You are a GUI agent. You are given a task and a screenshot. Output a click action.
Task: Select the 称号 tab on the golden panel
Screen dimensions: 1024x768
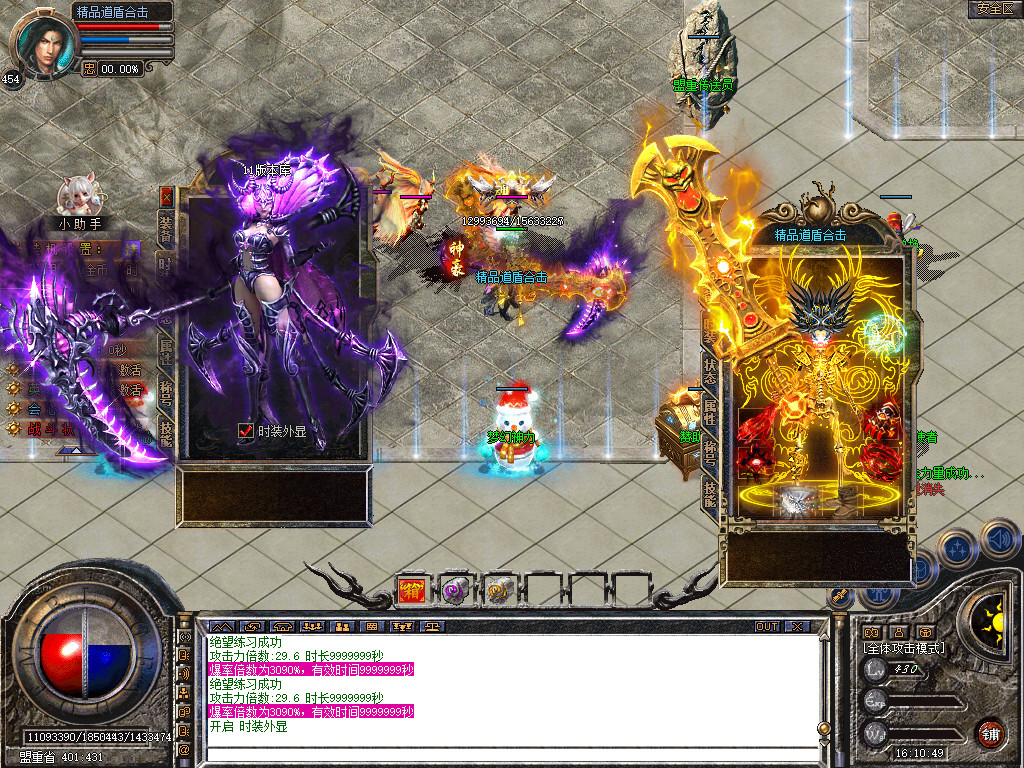coord(710,452)
